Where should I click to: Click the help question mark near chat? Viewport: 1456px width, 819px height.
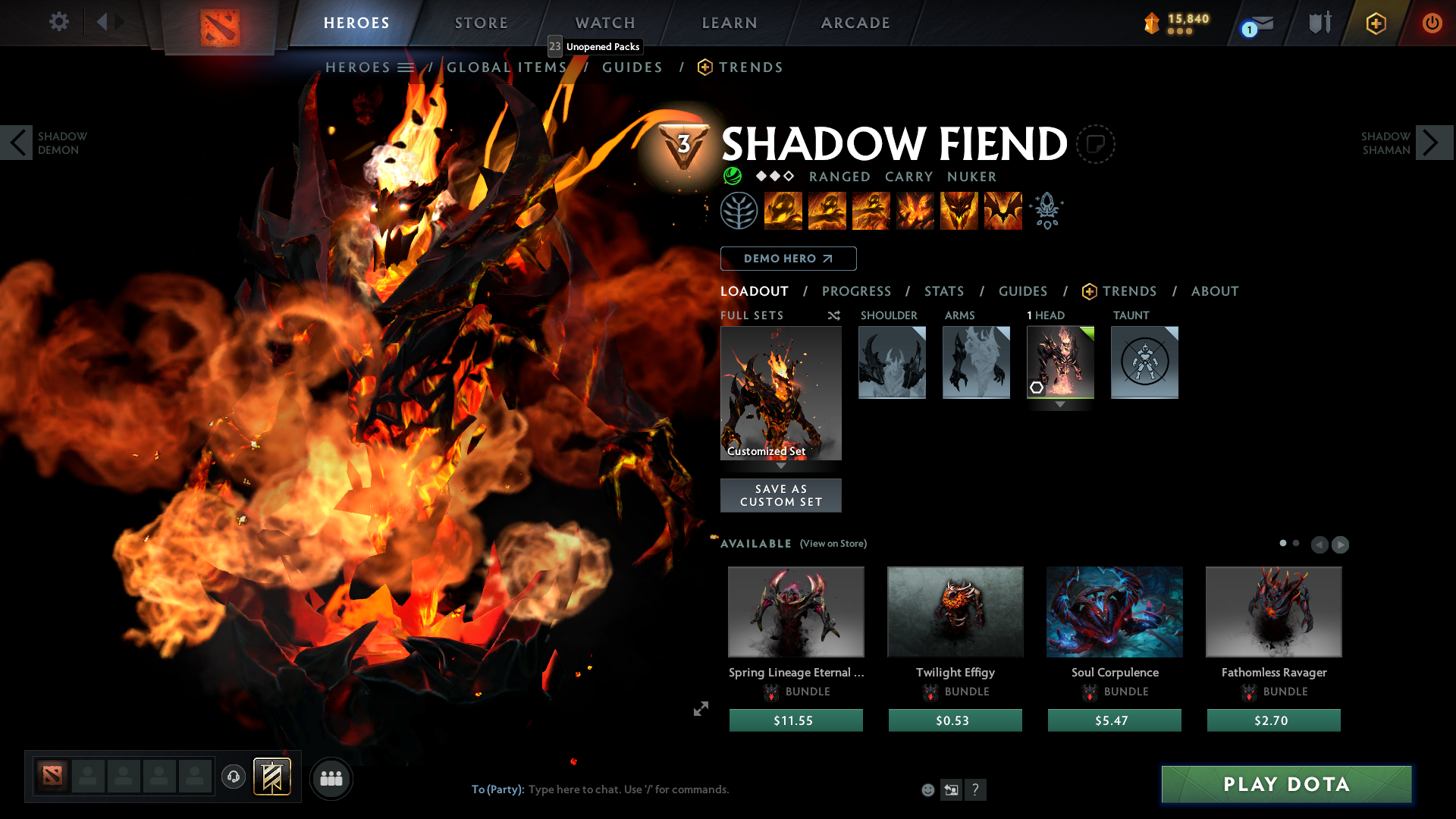coord(976,789)
